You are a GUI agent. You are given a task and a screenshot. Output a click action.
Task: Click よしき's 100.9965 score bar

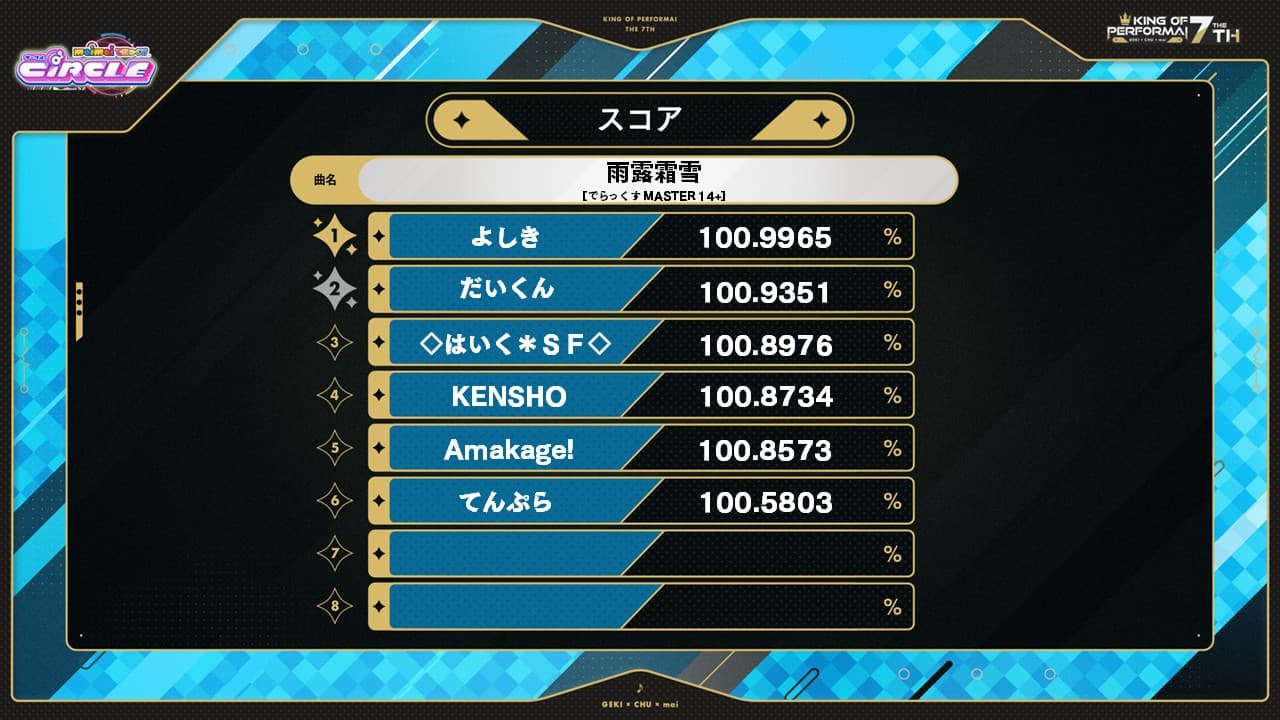765,237
